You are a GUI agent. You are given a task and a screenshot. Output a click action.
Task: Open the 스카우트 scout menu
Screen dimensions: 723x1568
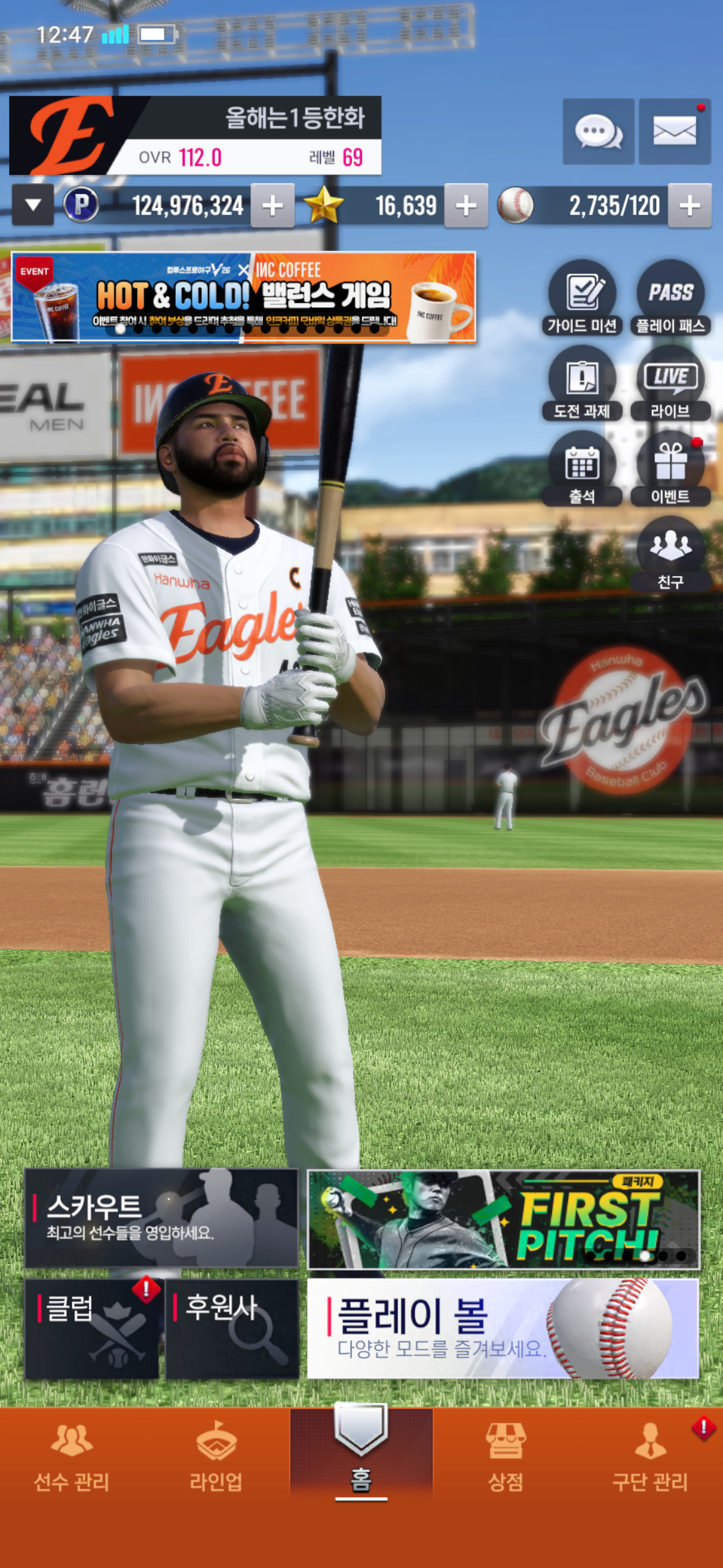[x=161, y=1218]
